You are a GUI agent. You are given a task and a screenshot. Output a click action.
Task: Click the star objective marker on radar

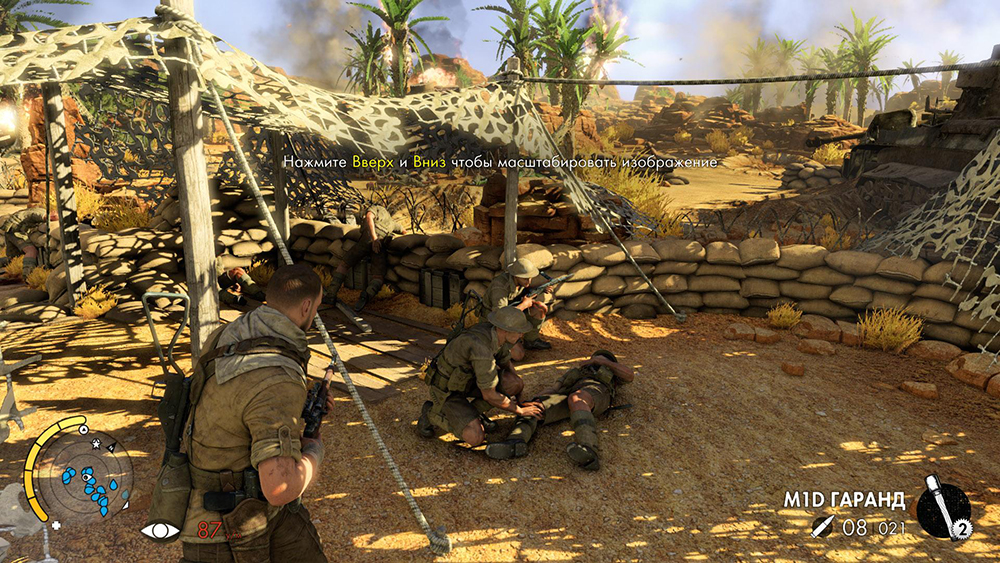(96, 442)
